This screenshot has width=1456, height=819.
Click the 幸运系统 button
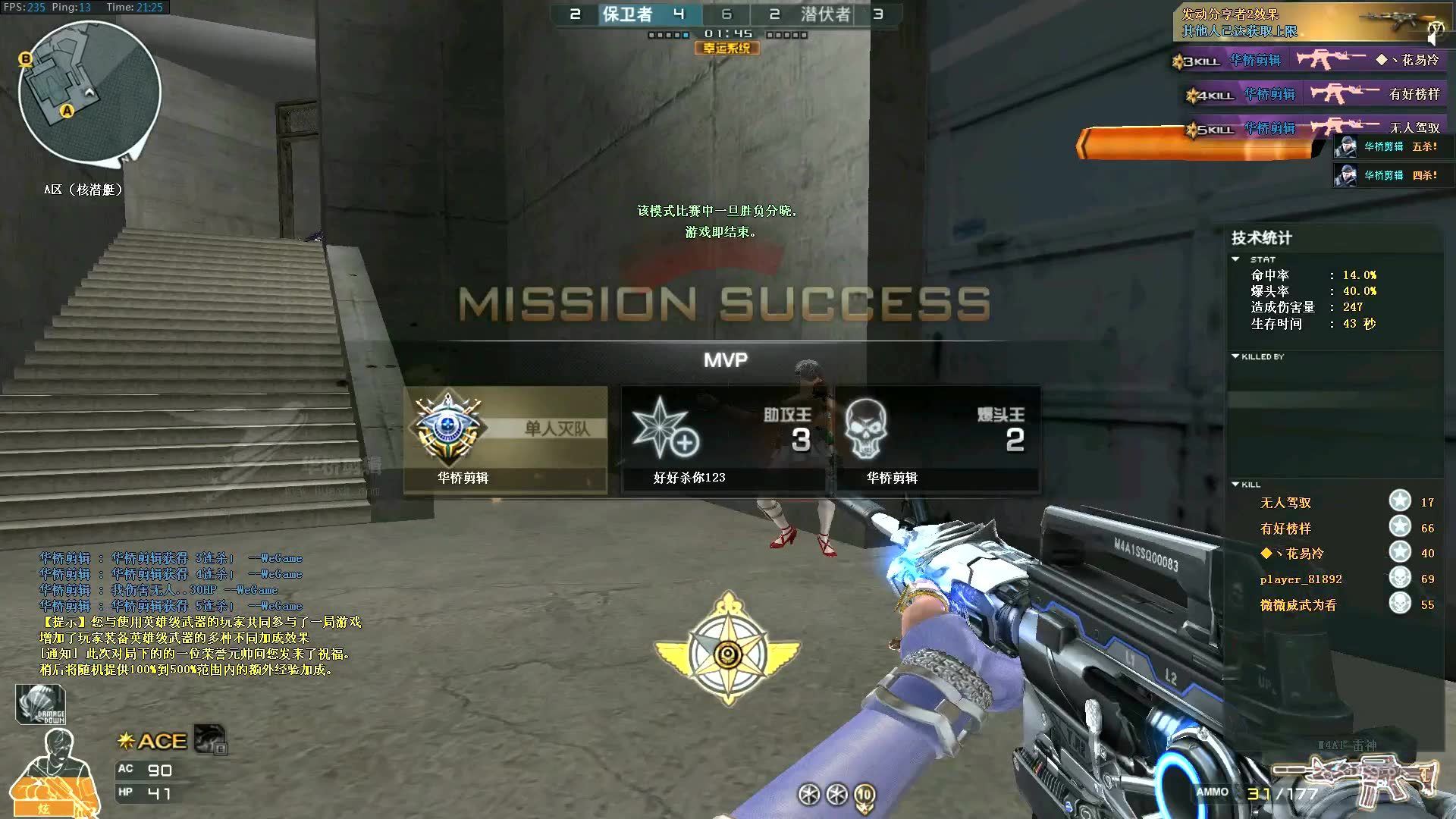[726, 49]
